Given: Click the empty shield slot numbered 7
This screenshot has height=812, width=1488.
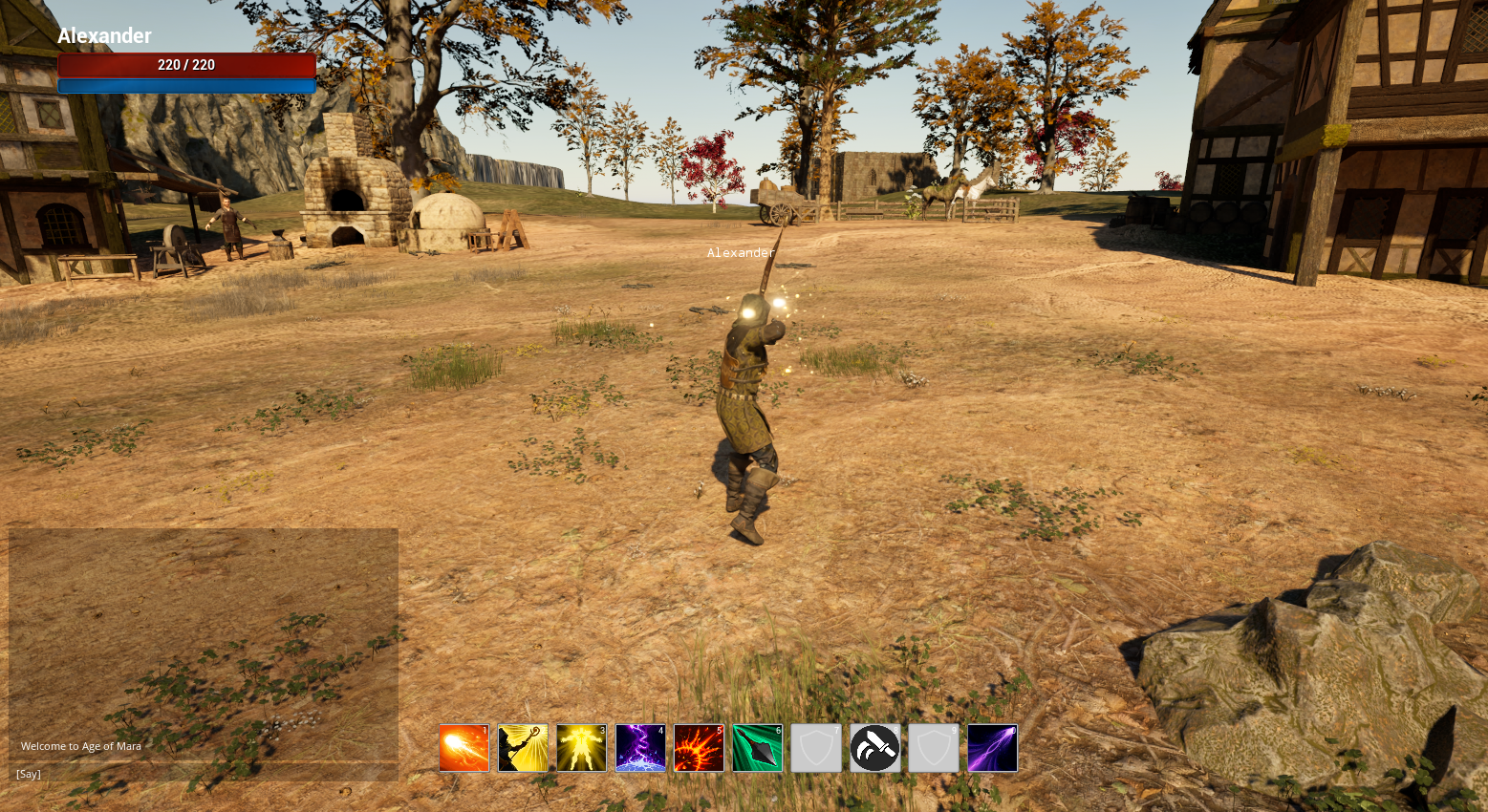Looking at the screenshot, I should 816,748.
